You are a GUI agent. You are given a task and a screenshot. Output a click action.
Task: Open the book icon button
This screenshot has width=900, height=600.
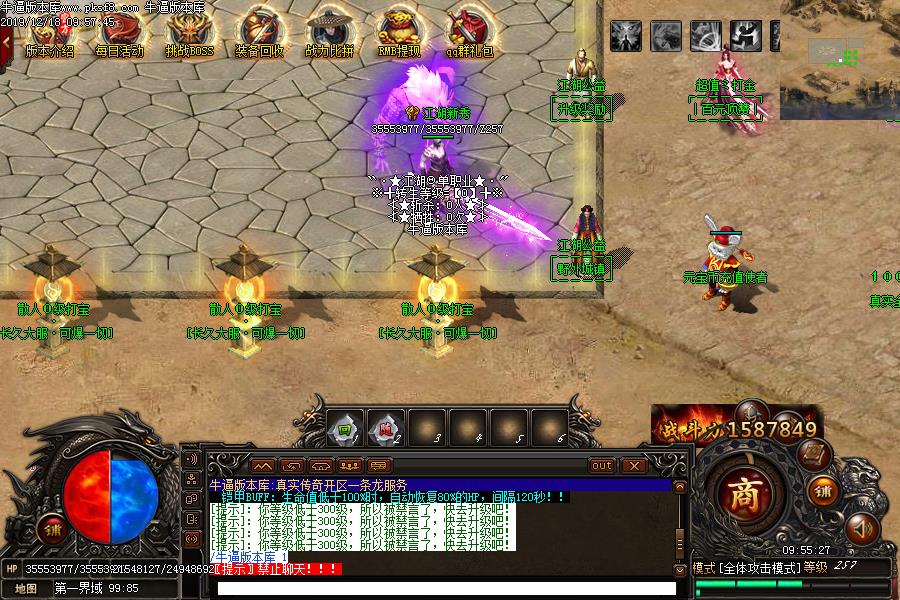pyautogui.click(x=814, y=455)
